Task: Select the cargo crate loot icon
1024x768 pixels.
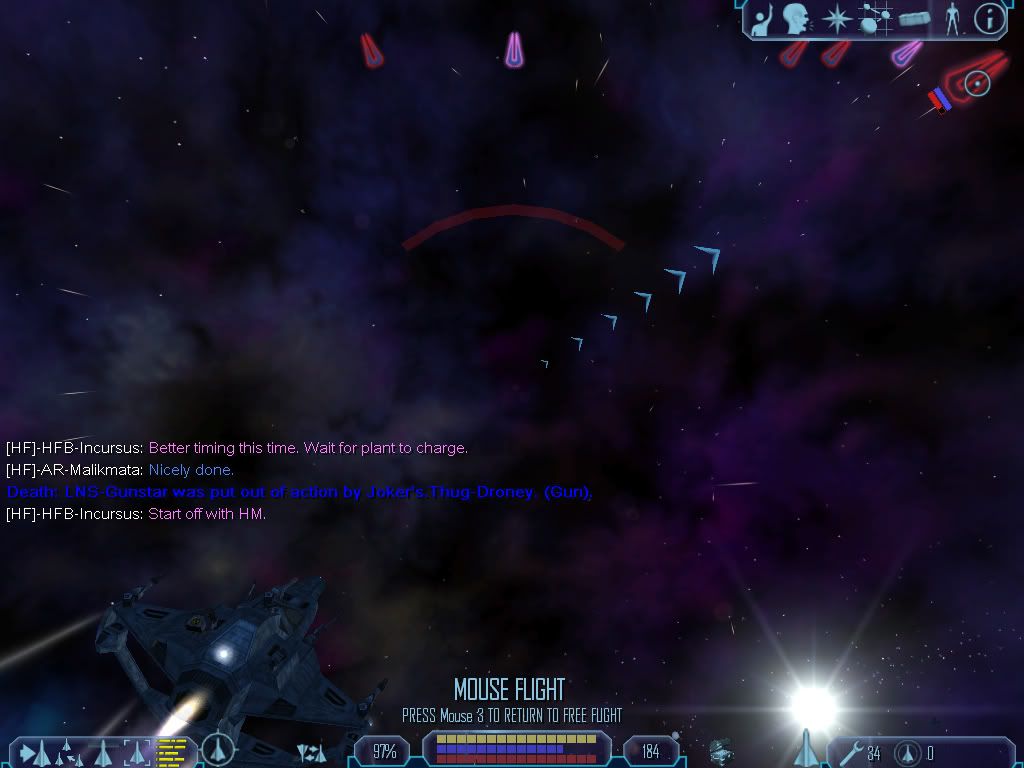Action: [x=720, y=750]
